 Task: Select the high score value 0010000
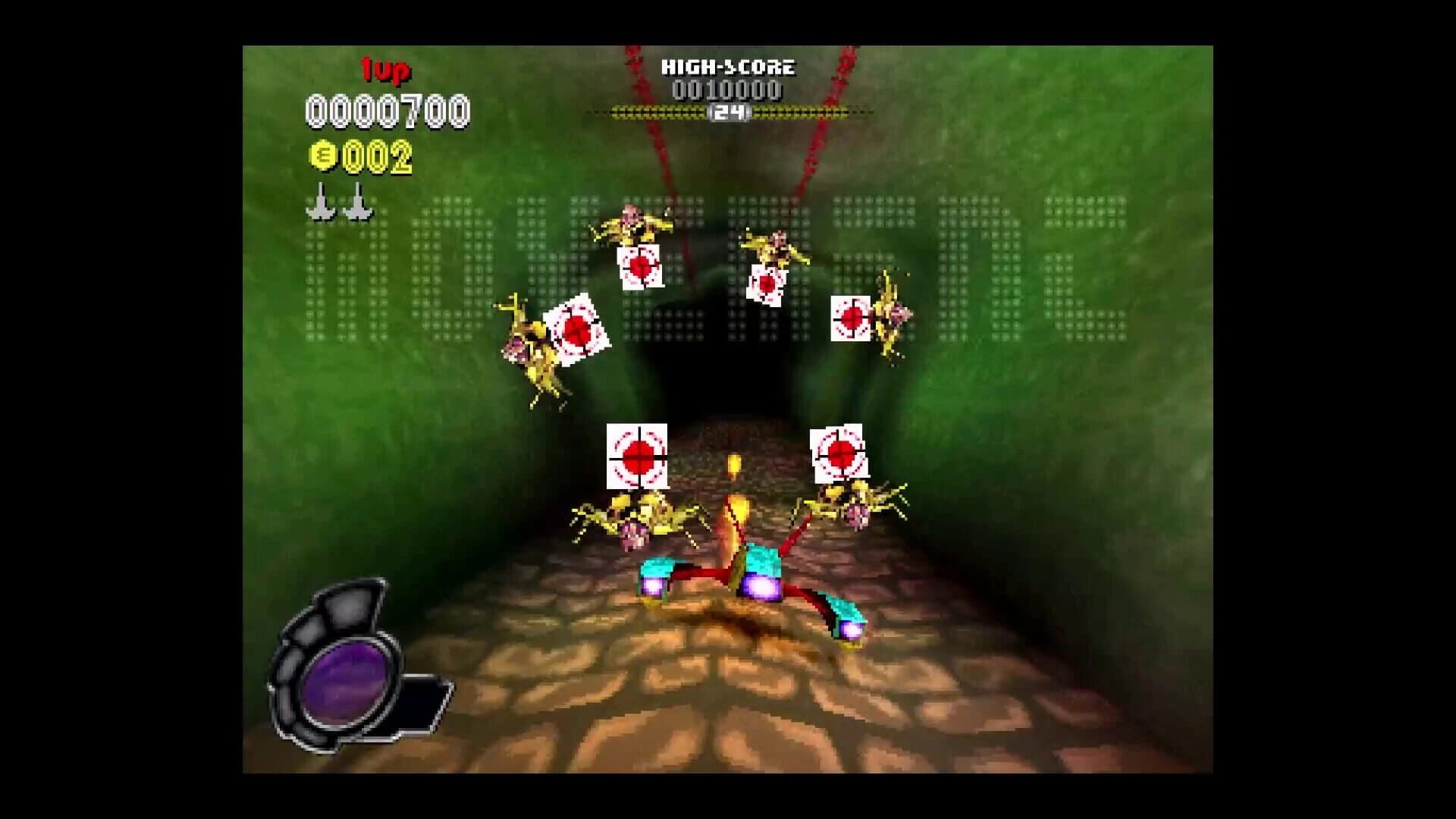[726, 91]
